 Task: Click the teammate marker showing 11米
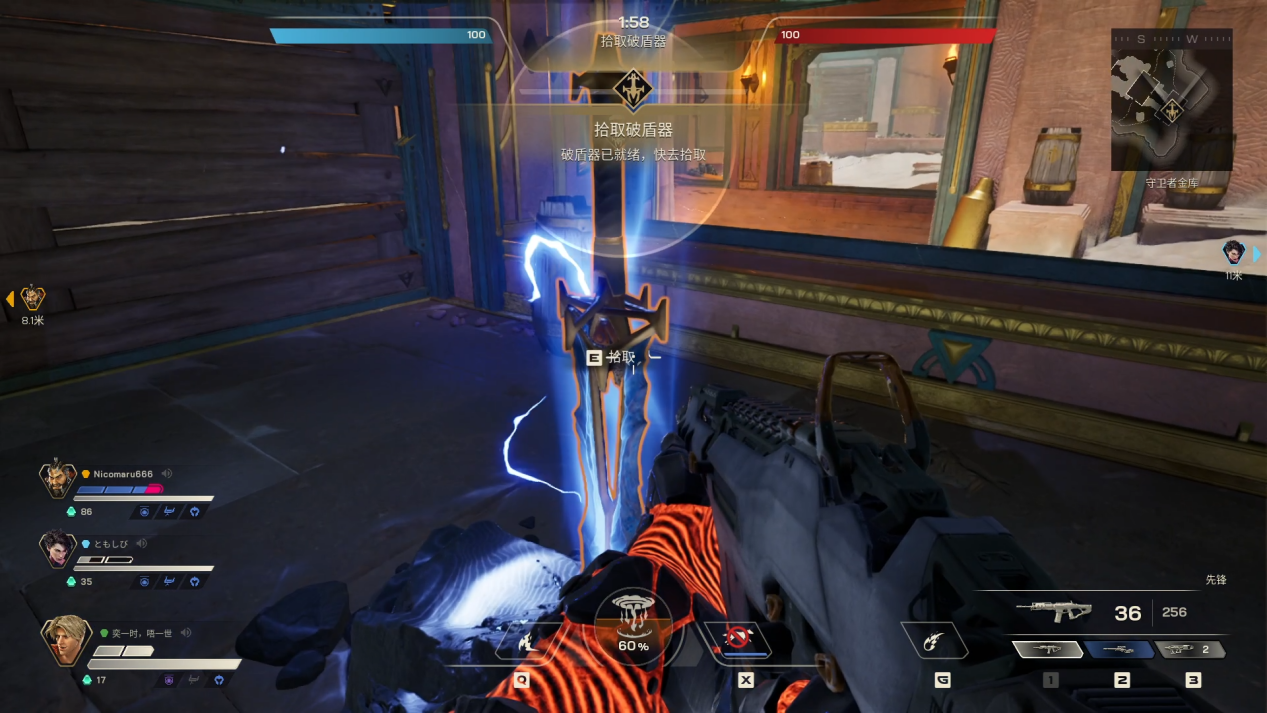tap(1233, 253)
